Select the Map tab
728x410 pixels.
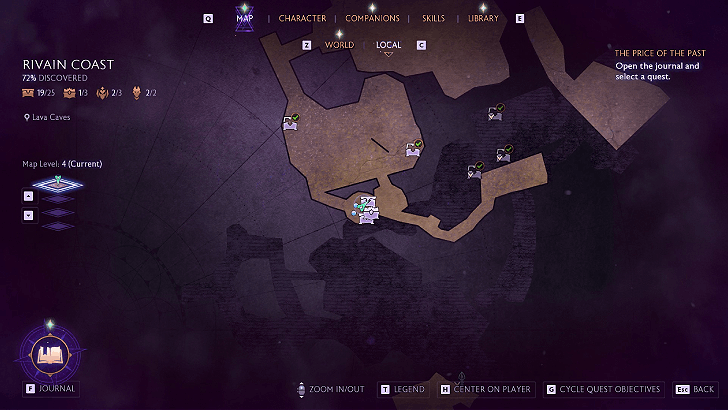tap(244, 18)
